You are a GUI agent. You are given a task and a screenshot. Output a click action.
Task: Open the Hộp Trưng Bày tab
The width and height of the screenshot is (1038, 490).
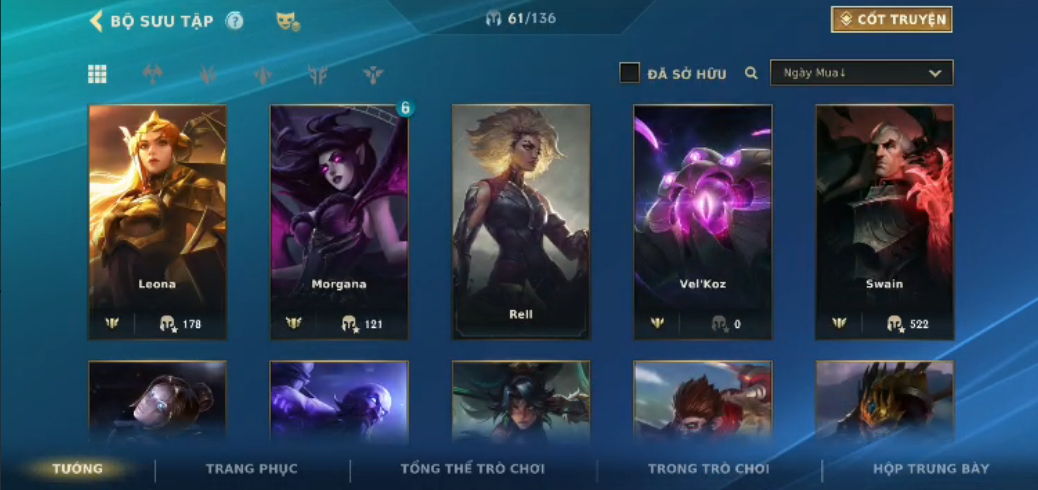tap(930, 469)
